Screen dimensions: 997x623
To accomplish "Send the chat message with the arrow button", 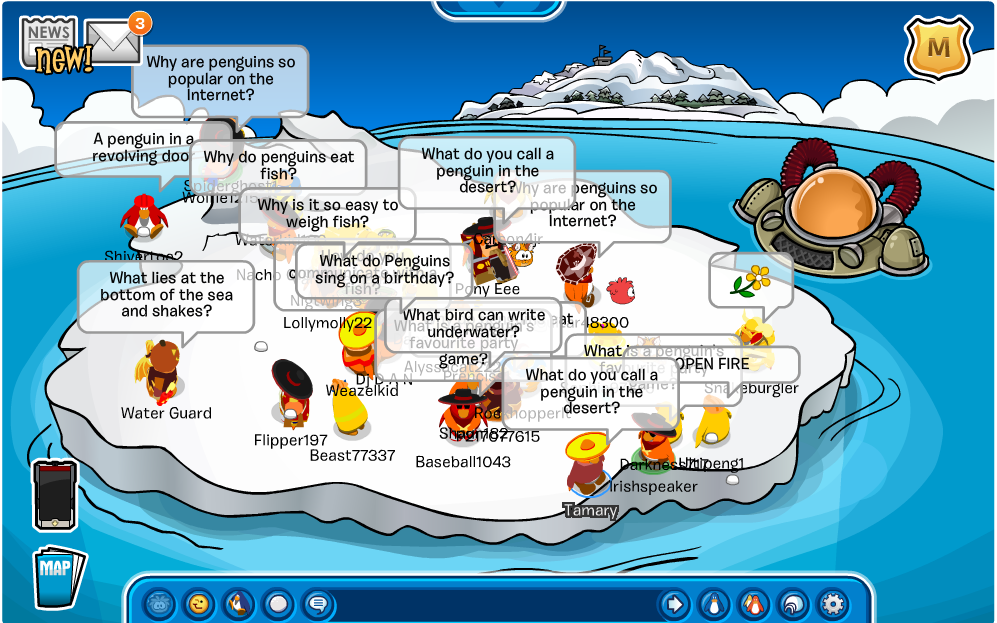I will coord(674,604).
